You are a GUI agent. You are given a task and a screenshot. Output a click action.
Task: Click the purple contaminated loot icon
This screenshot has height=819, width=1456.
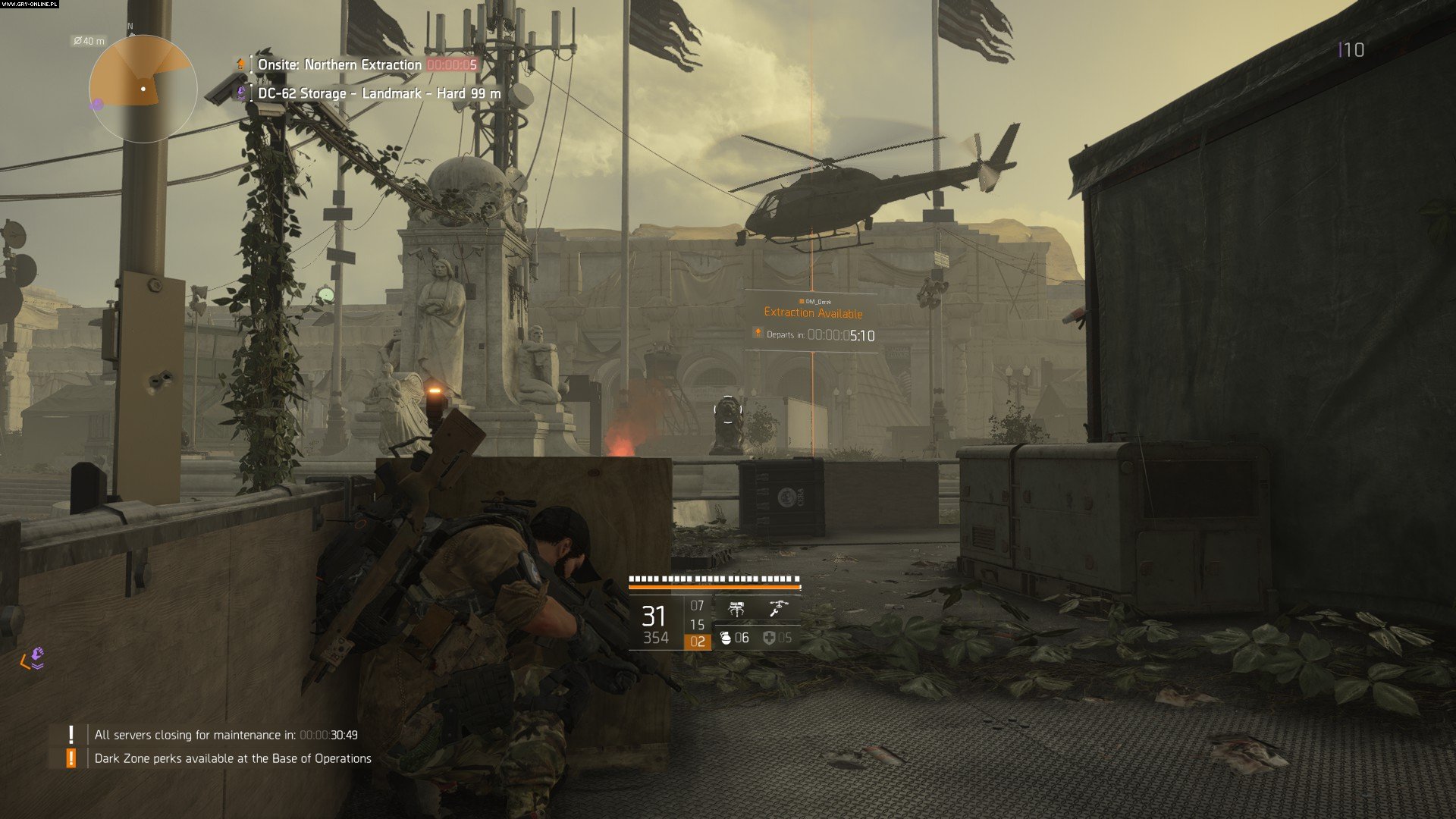[34, 658]
